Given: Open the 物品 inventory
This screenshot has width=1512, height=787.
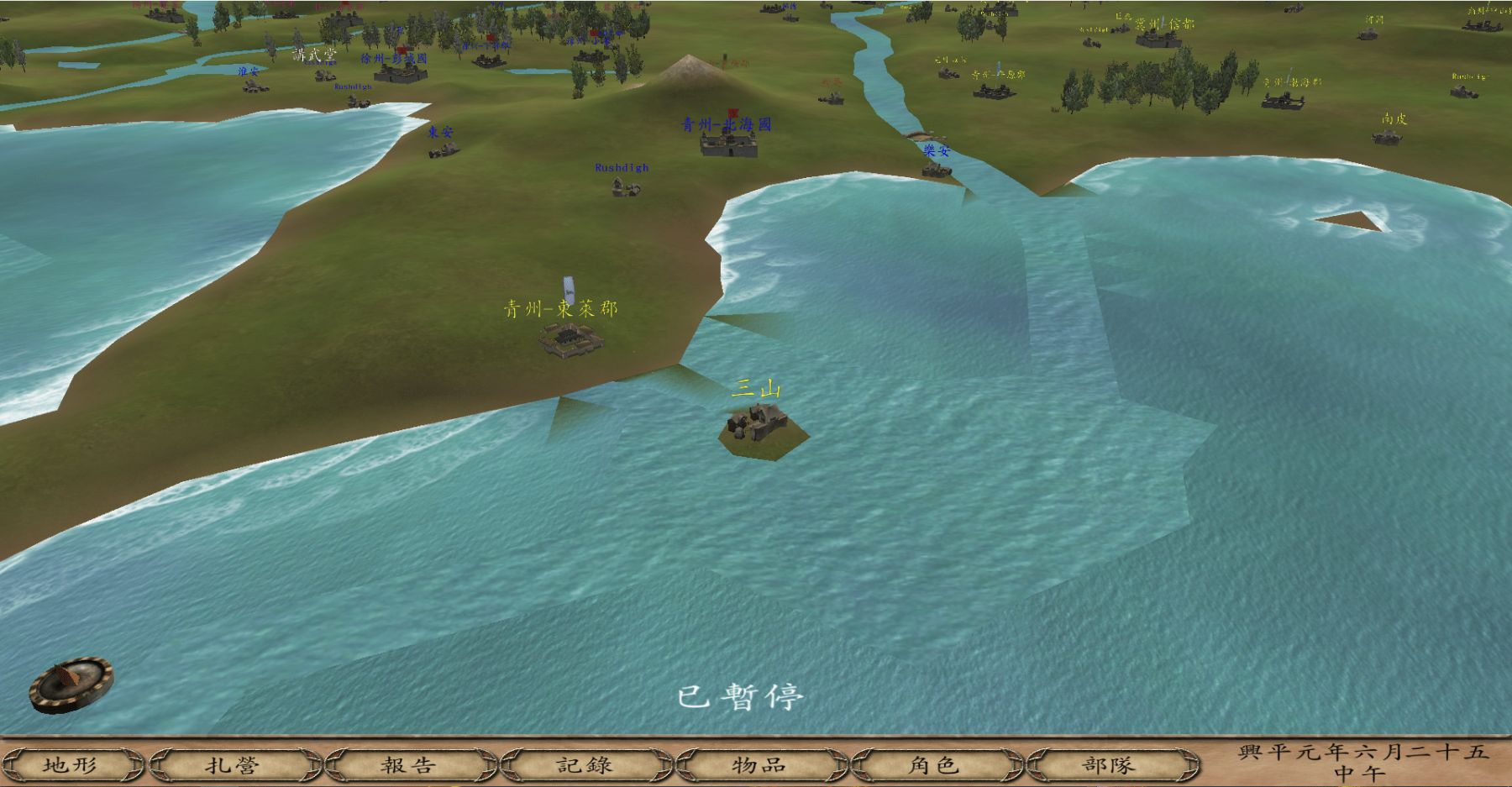Looking at the screenshot, I should tap(759, 764).
